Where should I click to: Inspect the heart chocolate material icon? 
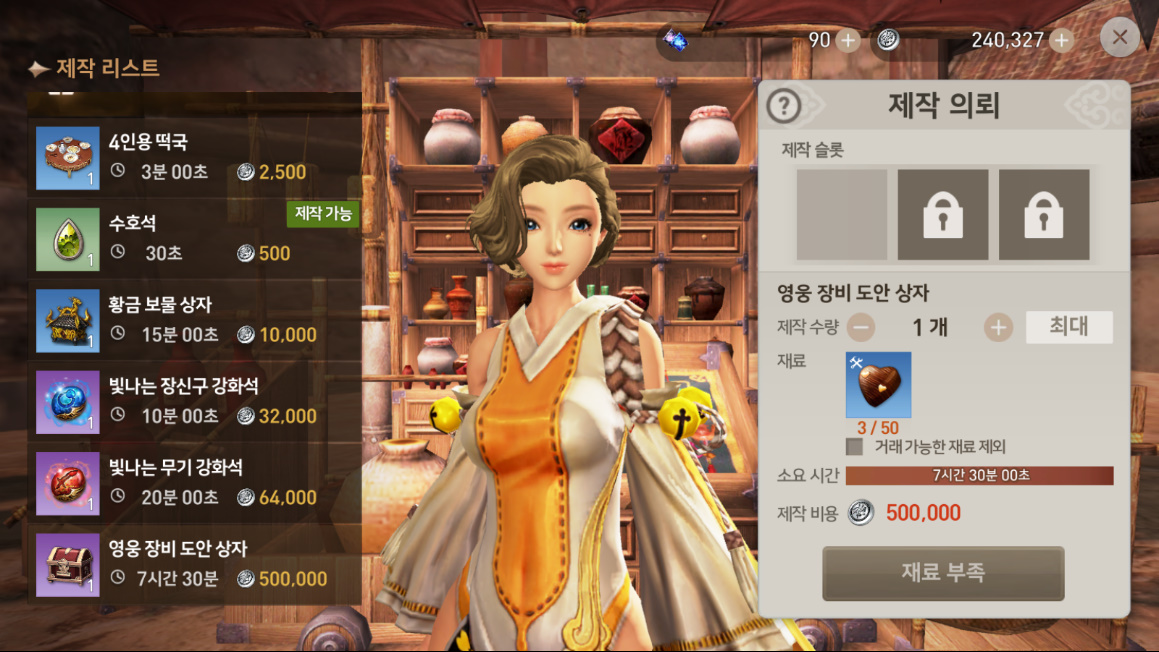[x=878, y=385]
